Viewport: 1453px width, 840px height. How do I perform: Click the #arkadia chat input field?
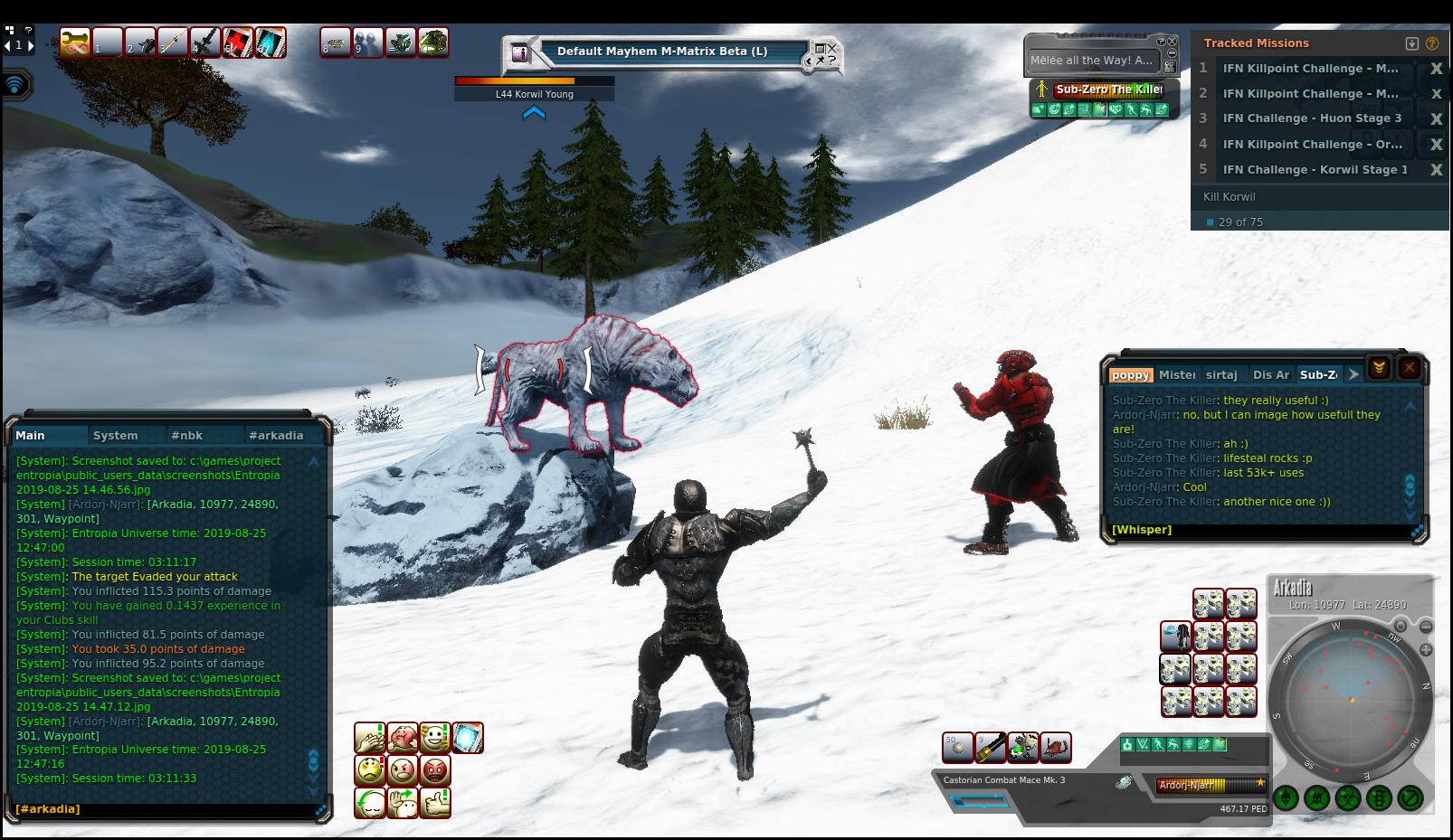pyautogui.click(x=163, y=809)
